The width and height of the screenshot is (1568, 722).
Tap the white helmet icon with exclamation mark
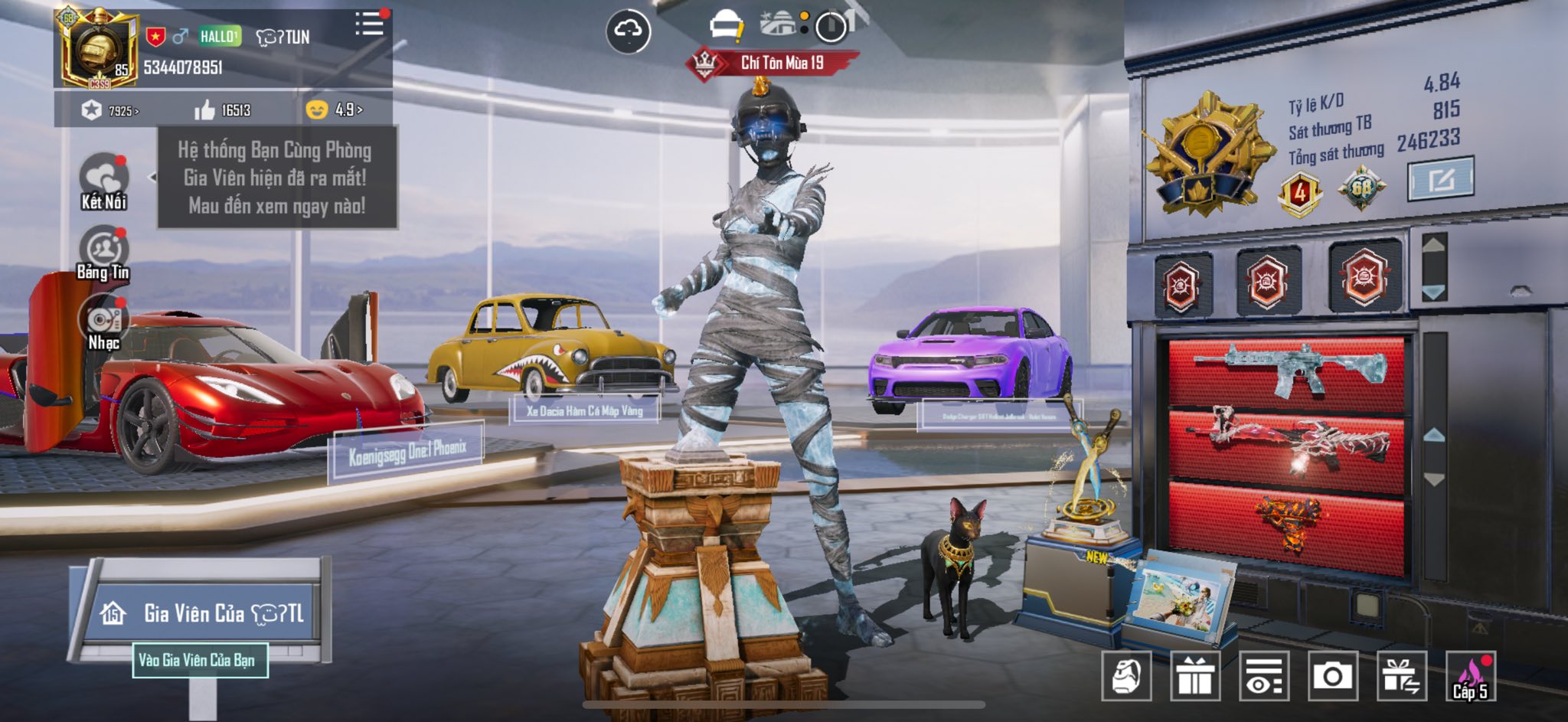tap(724, 27)
